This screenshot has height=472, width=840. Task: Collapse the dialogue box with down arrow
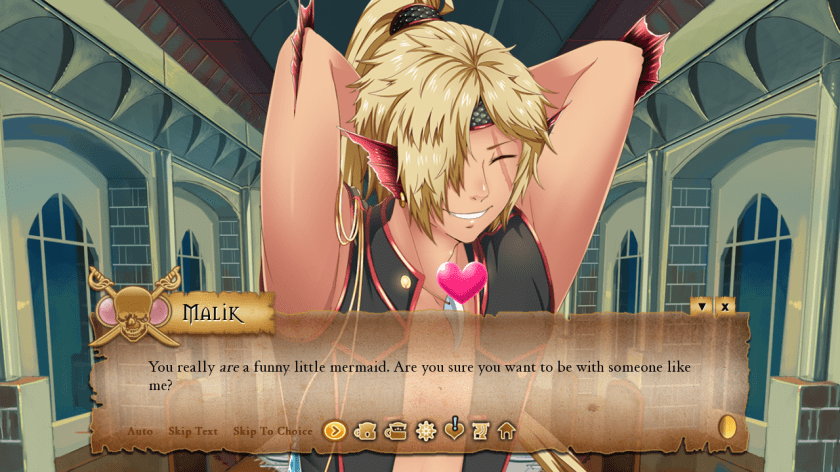coord(702,306)
